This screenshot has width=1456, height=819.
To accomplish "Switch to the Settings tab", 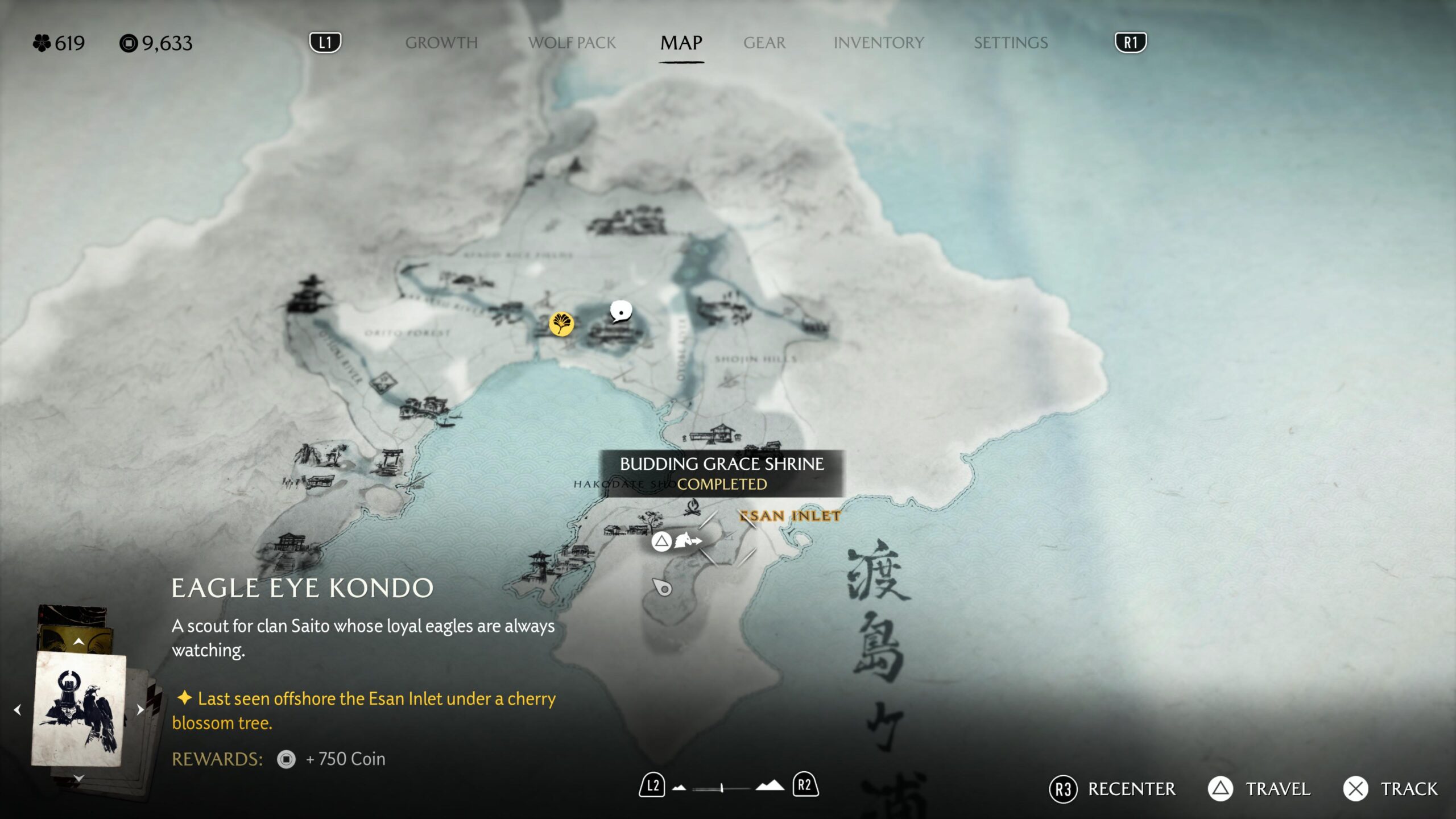I will (1010, 43).
